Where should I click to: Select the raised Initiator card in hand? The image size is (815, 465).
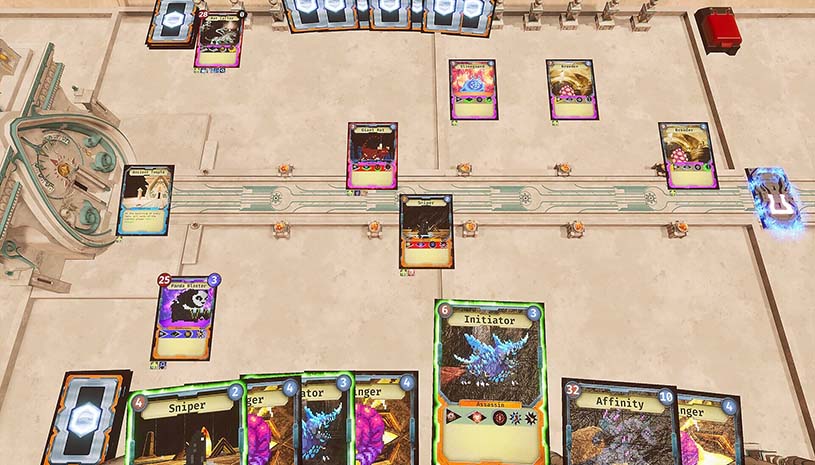pyautogui.click(x=489, y=380)
